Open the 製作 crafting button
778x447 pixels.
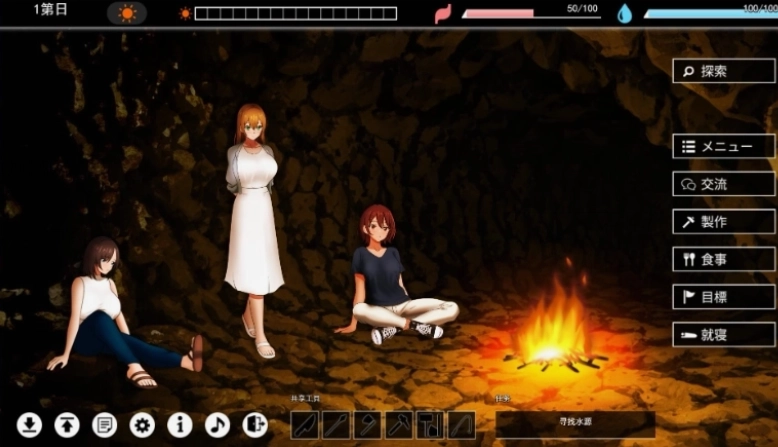(x=723, y=222)
